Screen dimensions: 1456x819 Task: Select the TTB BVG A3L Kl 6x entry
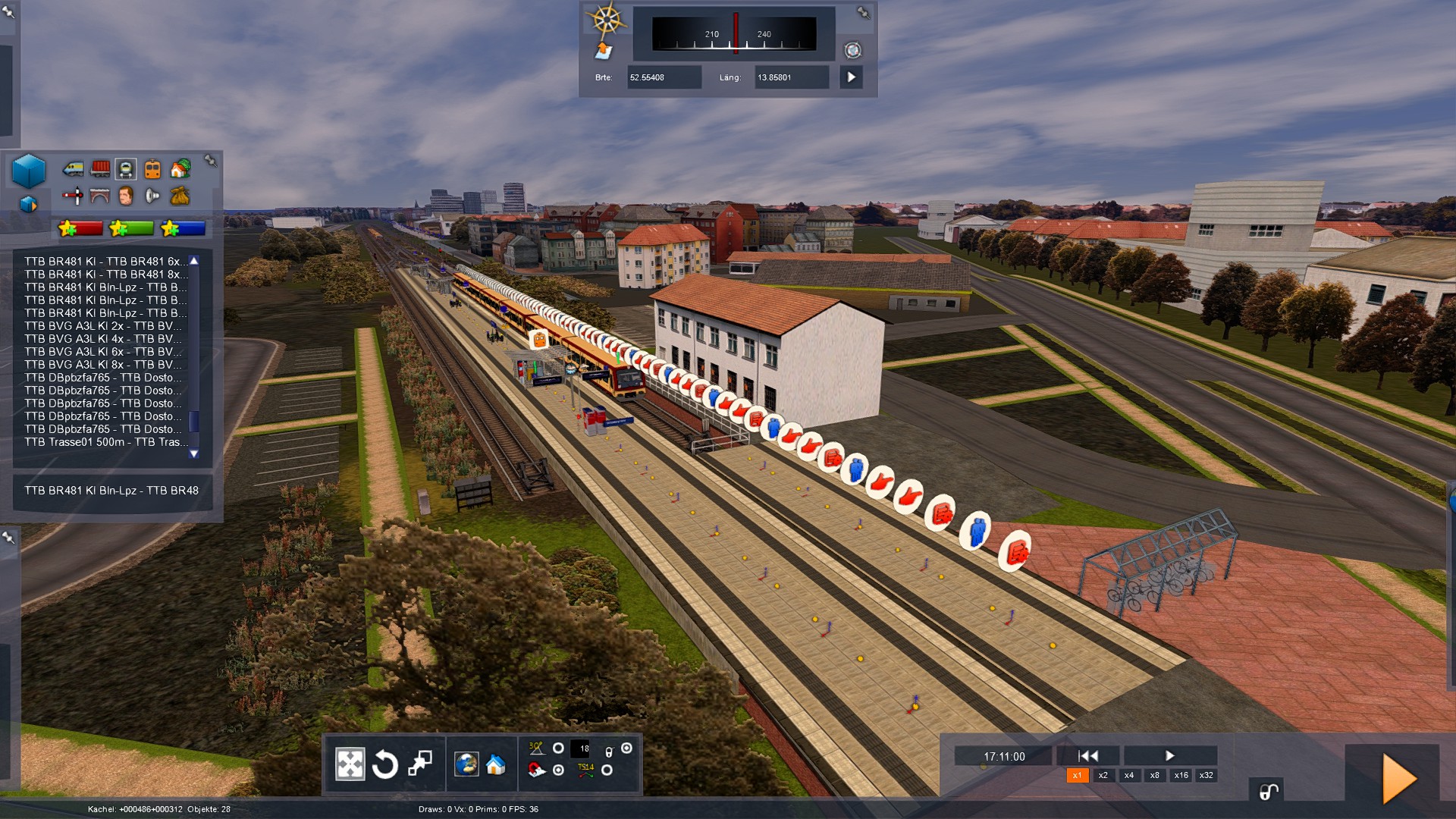pos(103,352)
